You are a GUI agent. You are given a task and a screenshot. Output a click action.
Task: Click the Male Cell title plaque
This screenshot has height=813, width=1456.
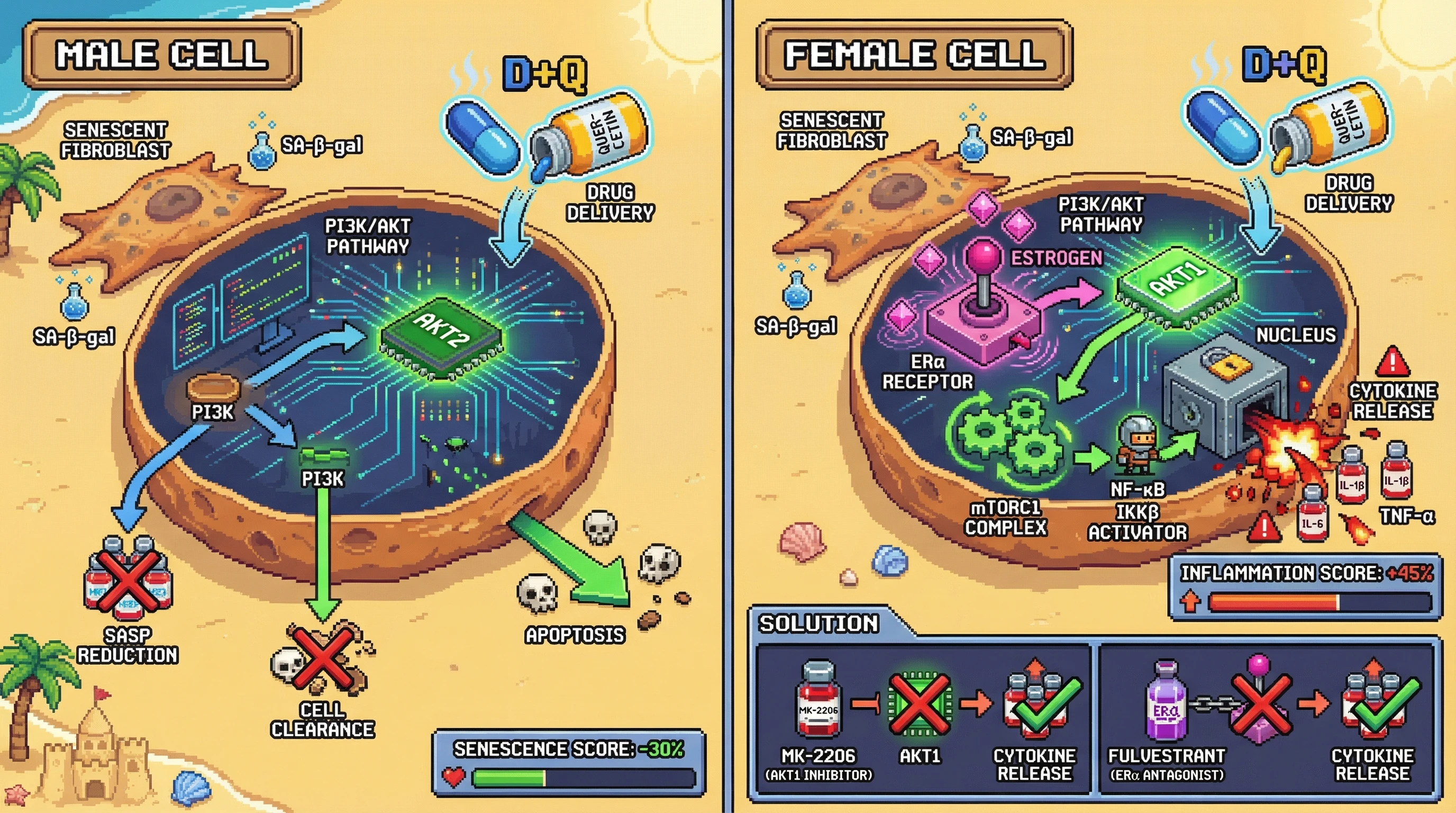pyautogui.click(x=162, y=55)
